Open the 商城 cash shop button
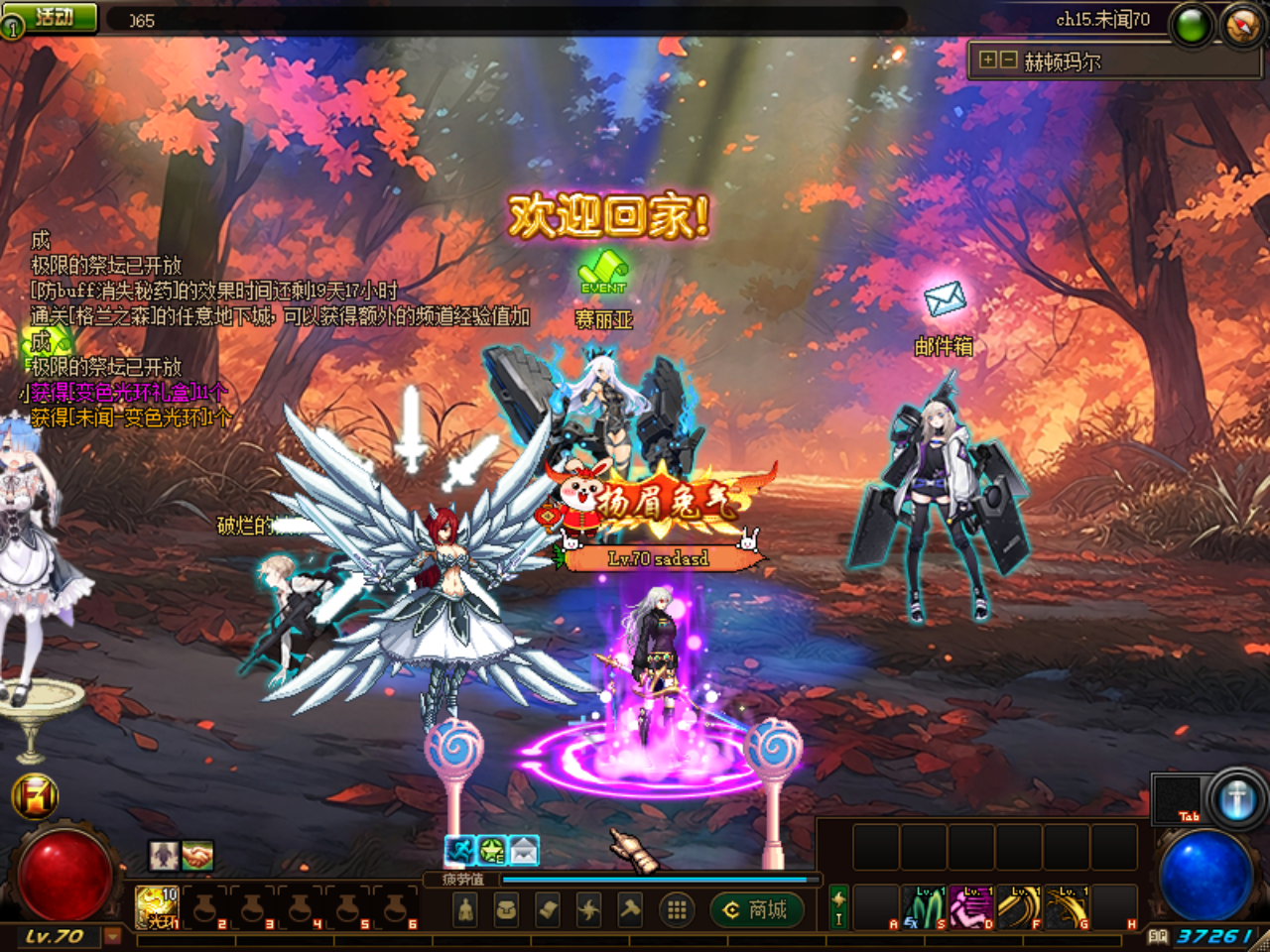The image size is (1270, 952). pyautogui.click(x=755, y=909)
